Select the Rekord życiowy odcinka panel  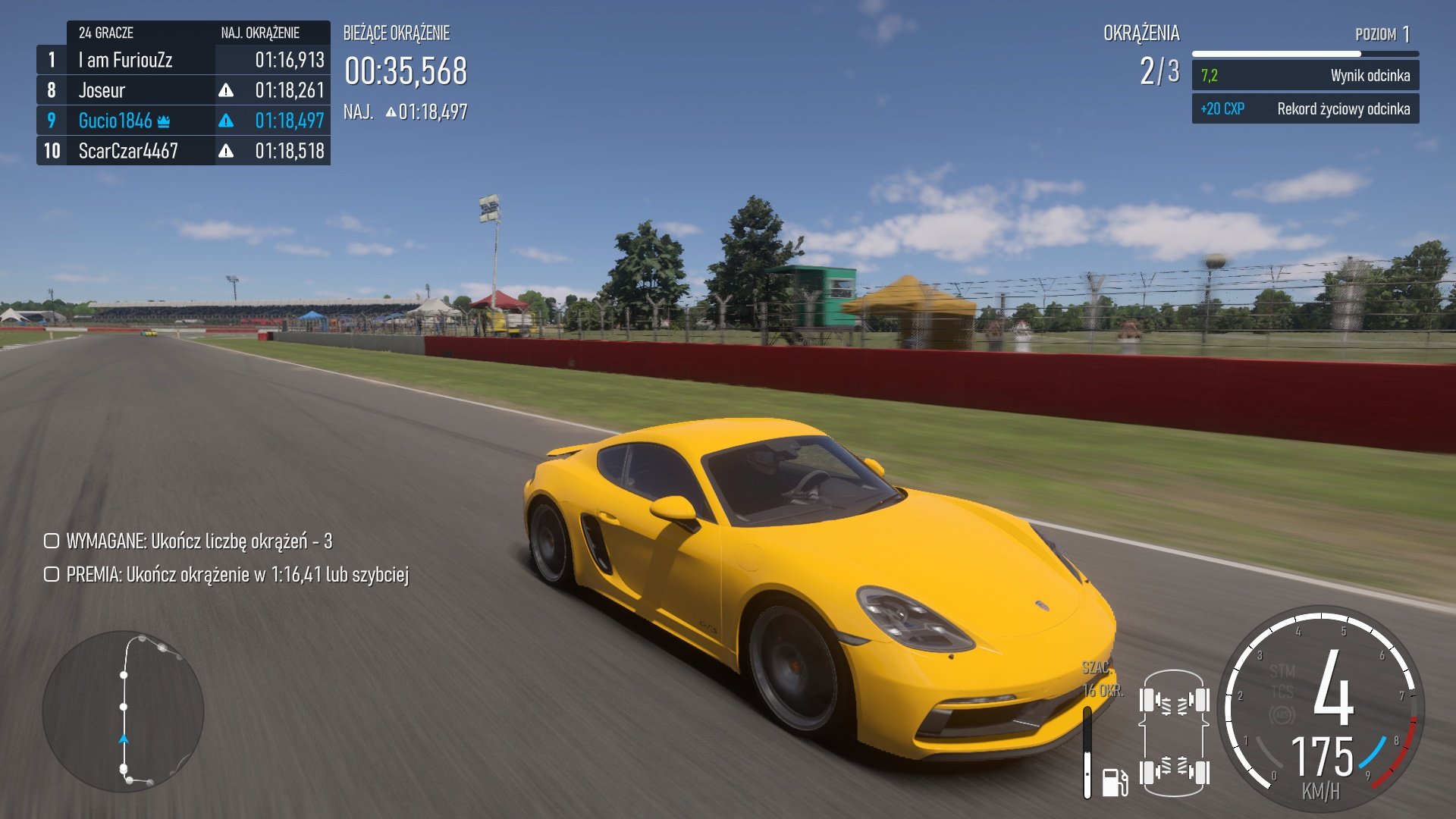[x=1304, y=109]
